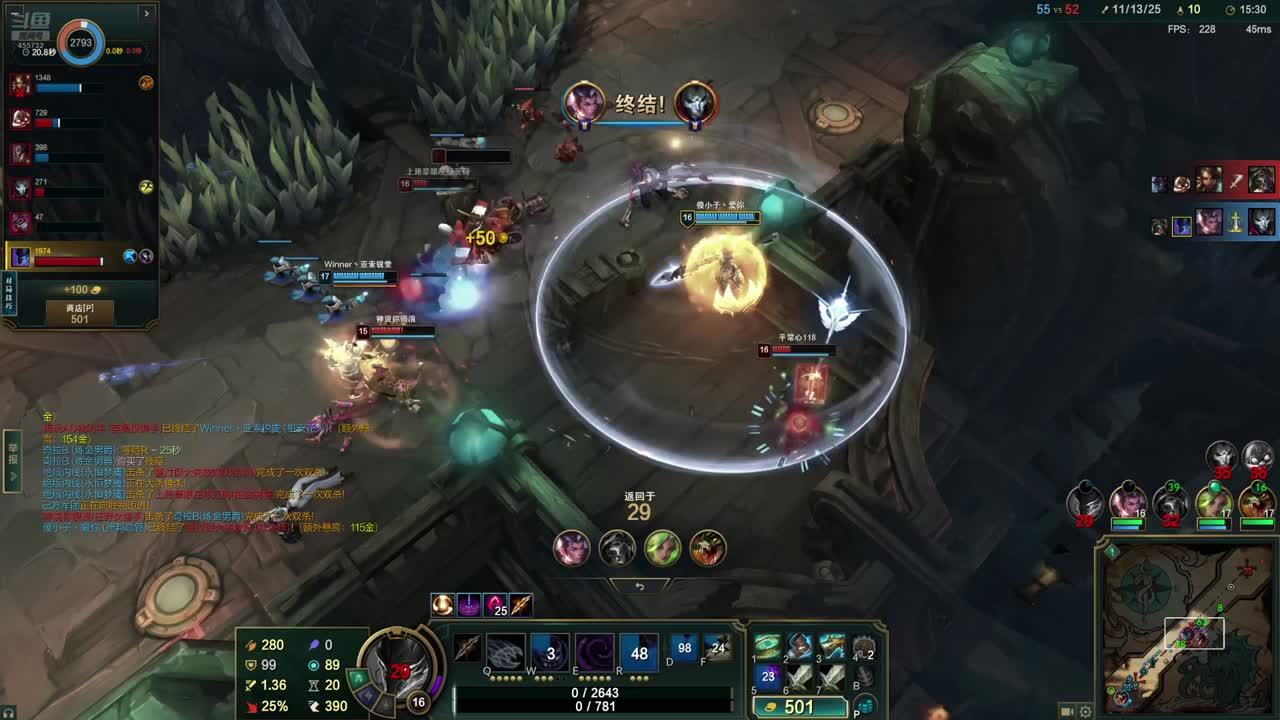Select the W ability showing cooldown 3
Viewport: 1280px width, 720px height.
(549, 652)
